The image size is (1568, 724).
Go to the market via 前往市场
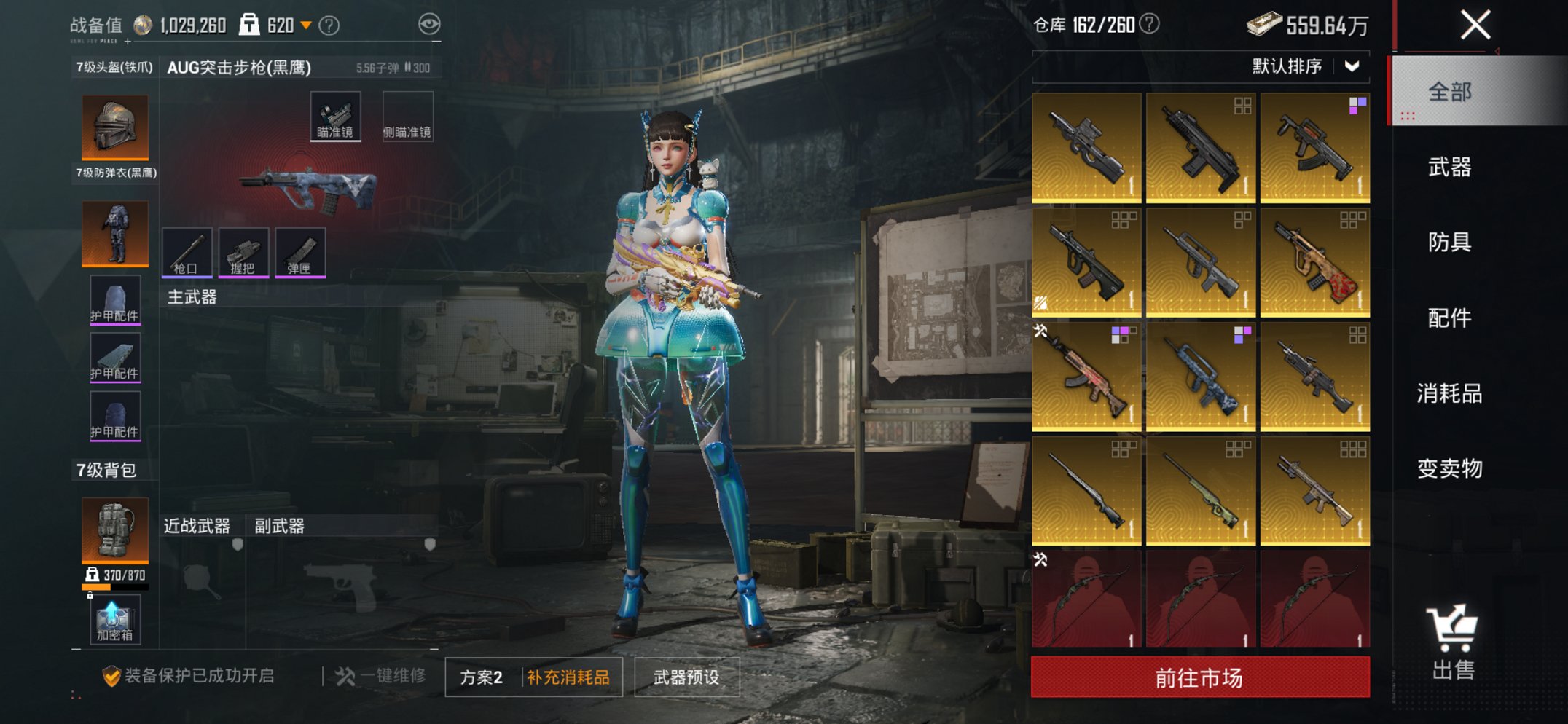[x=1199, y=677]
